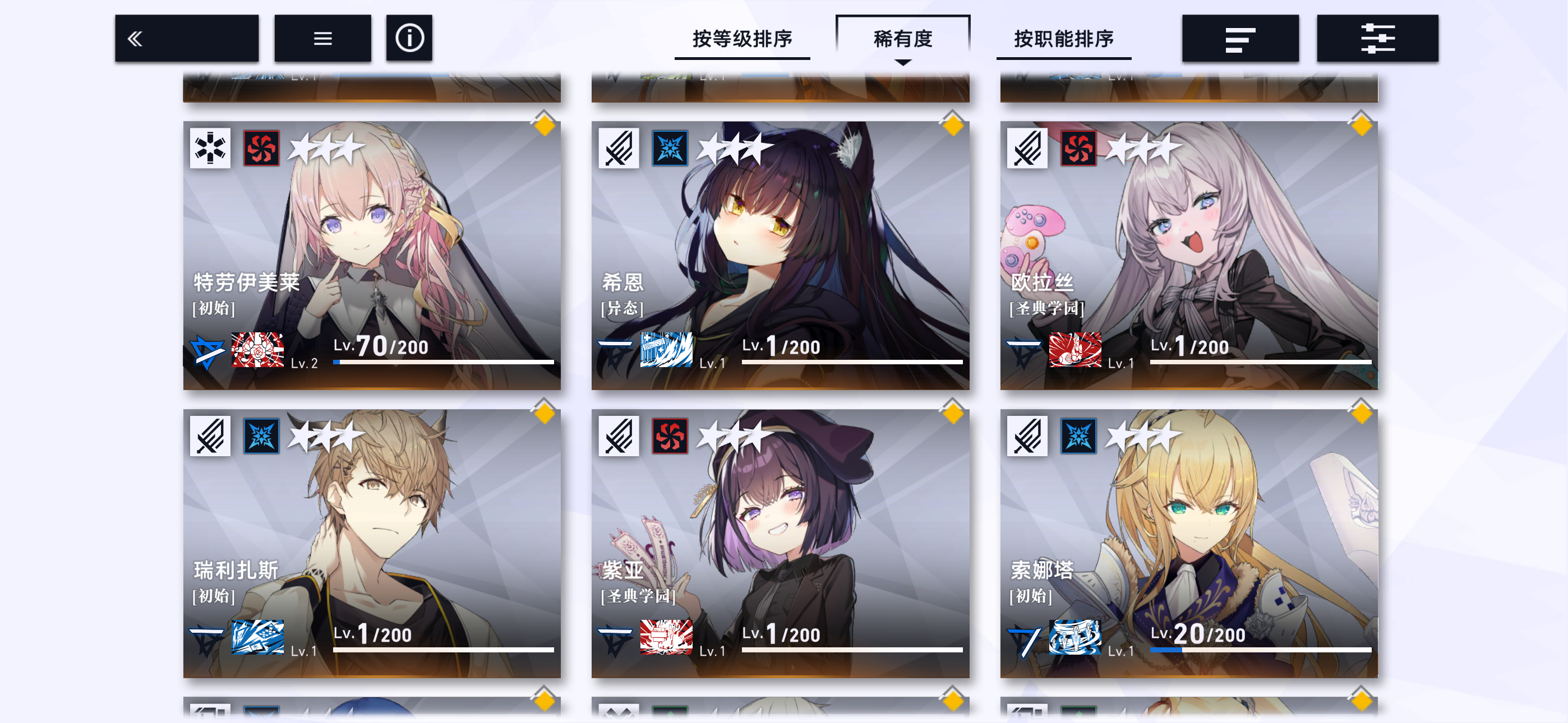Toggle the orange diamond marker on 希恩's card
The width and height of the screenshot is (1568, 723).
953,126
